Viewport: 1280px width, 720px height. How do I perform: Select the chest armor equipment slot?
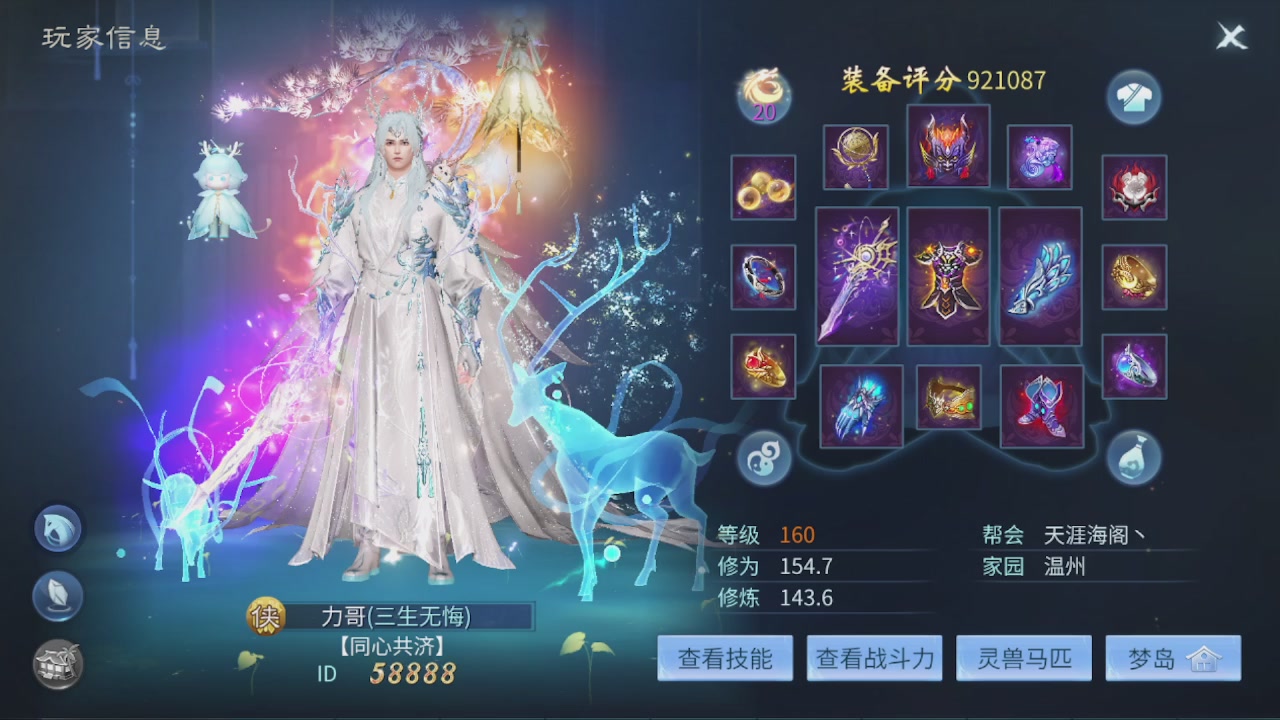948,277
